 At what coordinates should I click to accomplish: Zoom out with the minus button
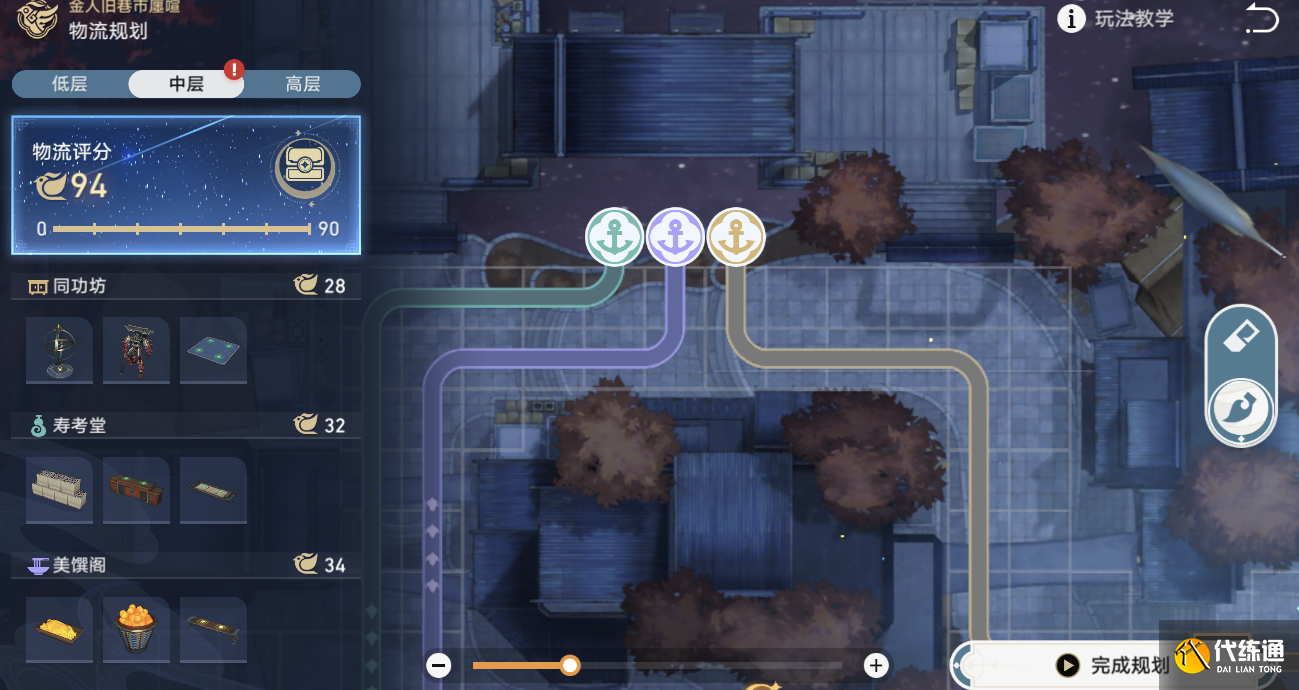[438, 665]
